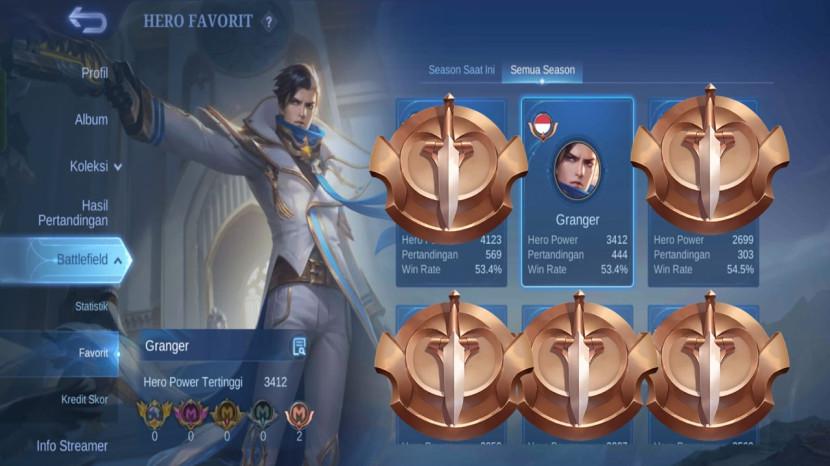Image resolution: width=830 pixels, height=466 pixels.
Task: Select the Granger hero card
Action: [577, 192]
